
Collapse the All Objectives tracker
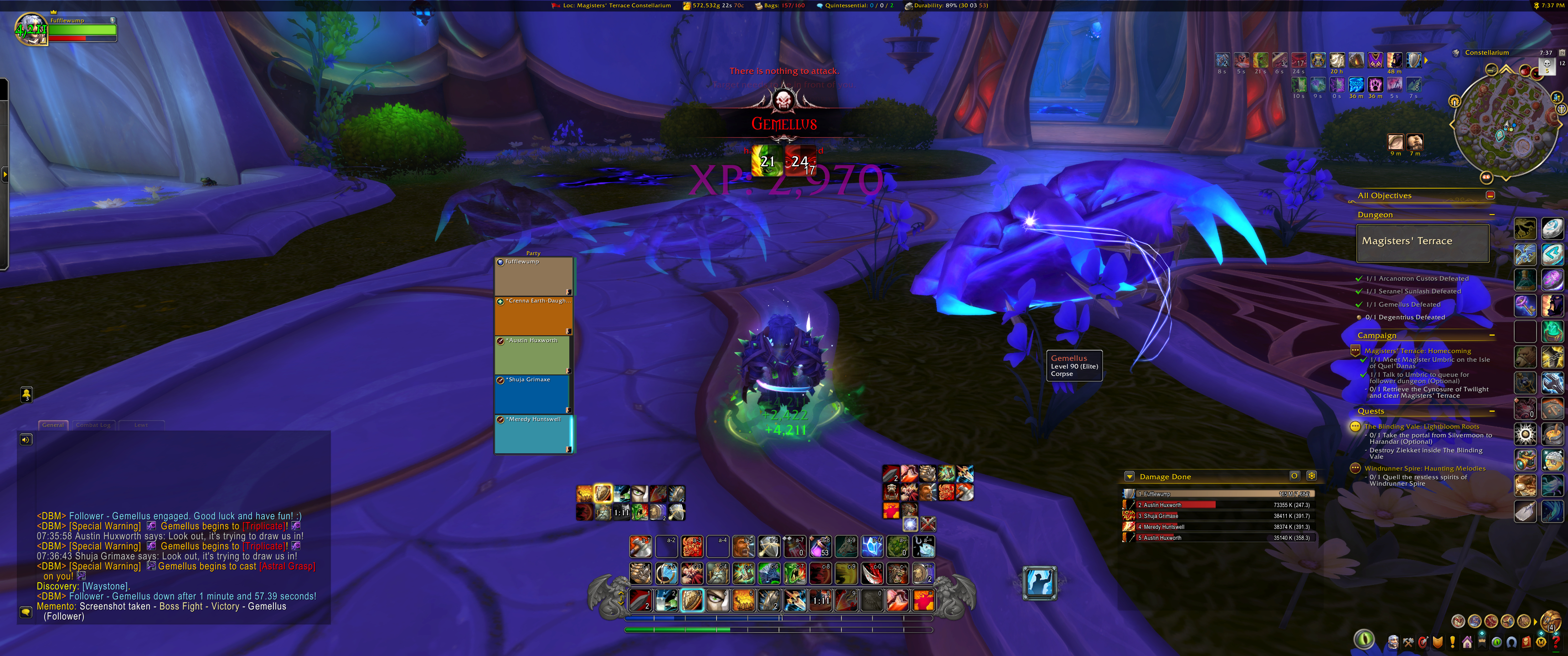coord(1490,195)
